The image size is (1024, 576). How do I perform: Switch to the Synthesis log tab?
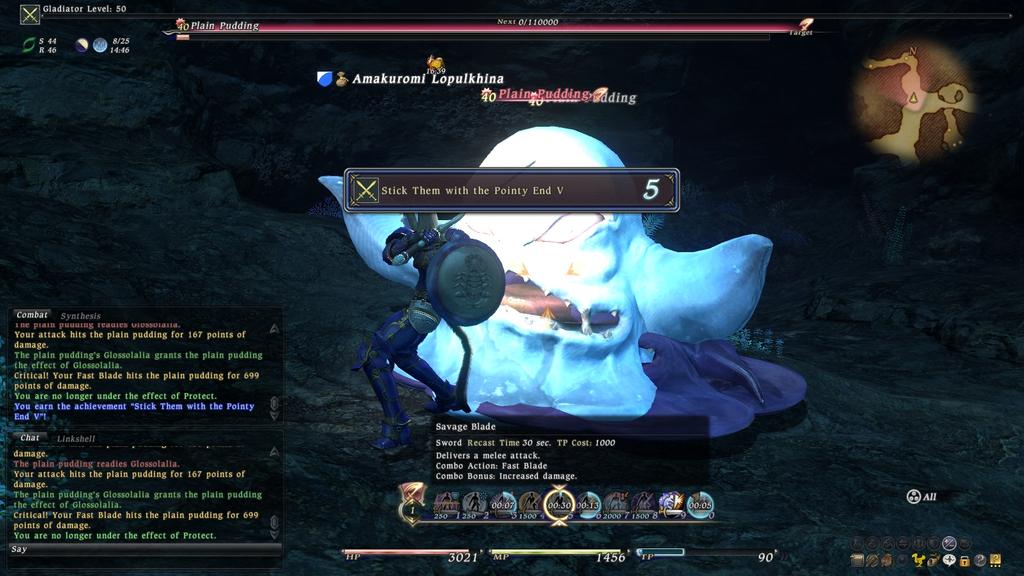coord(81,316)
